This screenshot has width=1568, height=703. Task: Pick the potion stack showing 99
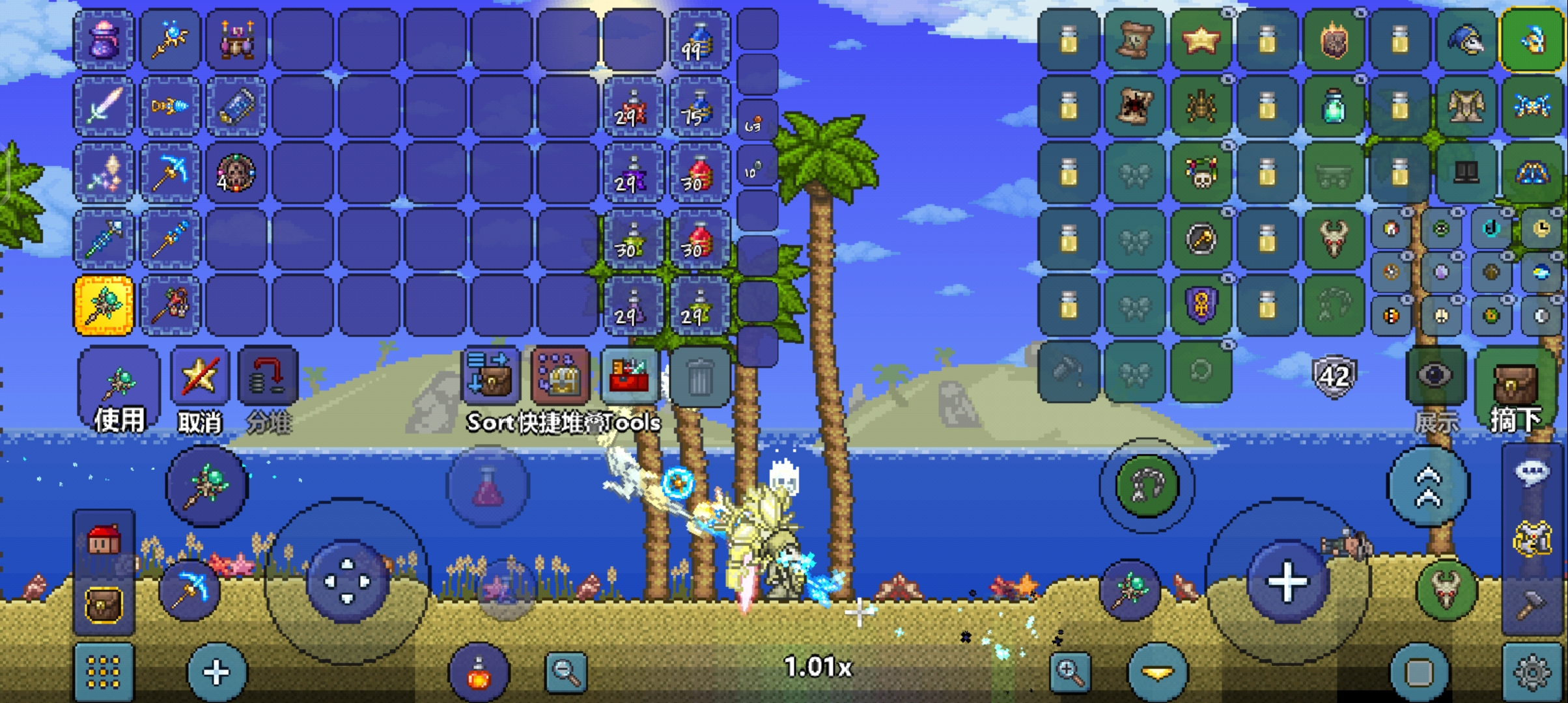coord(699,40)
